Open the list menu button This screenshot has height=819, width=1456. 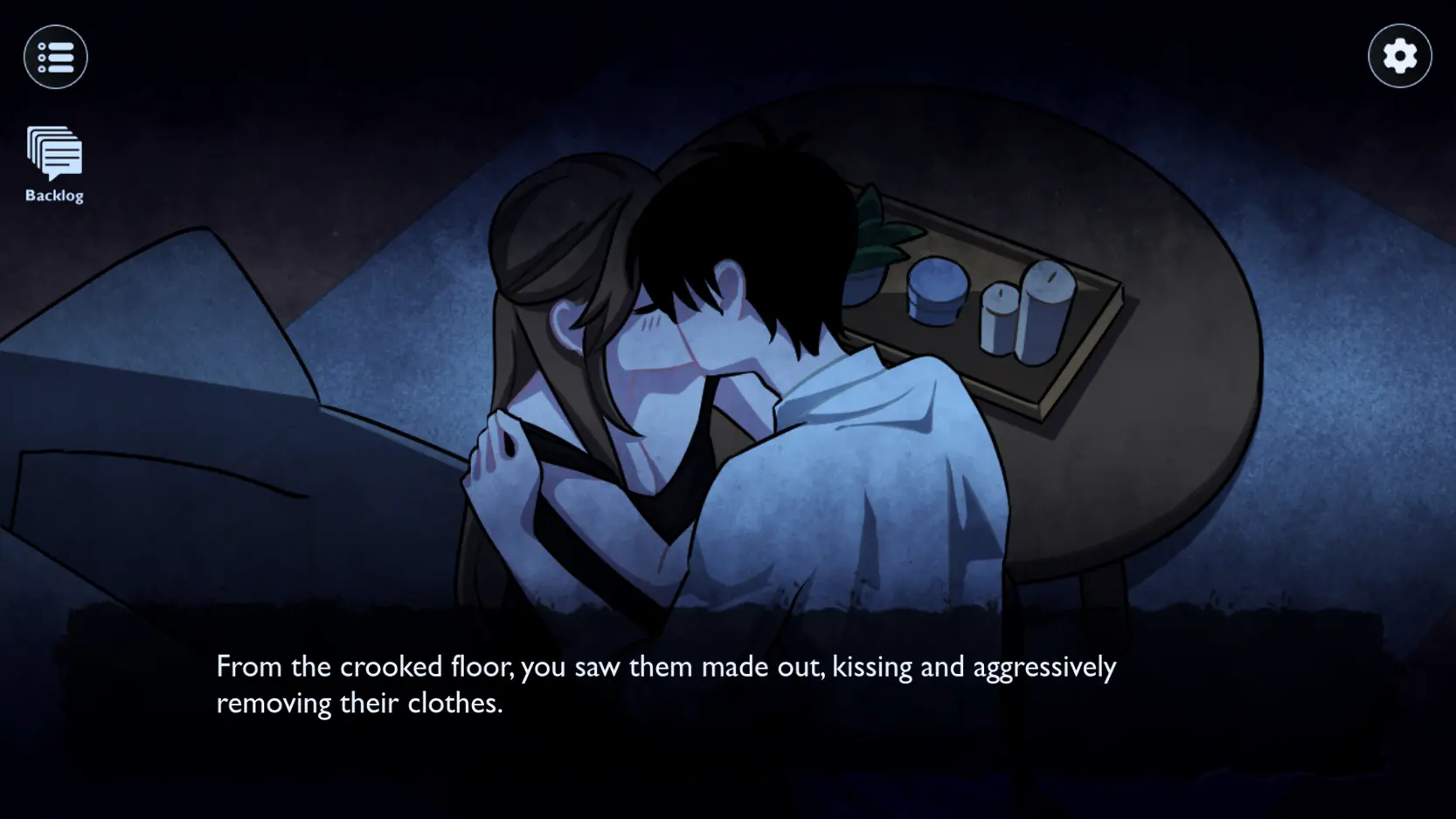(x=56, y=58)
